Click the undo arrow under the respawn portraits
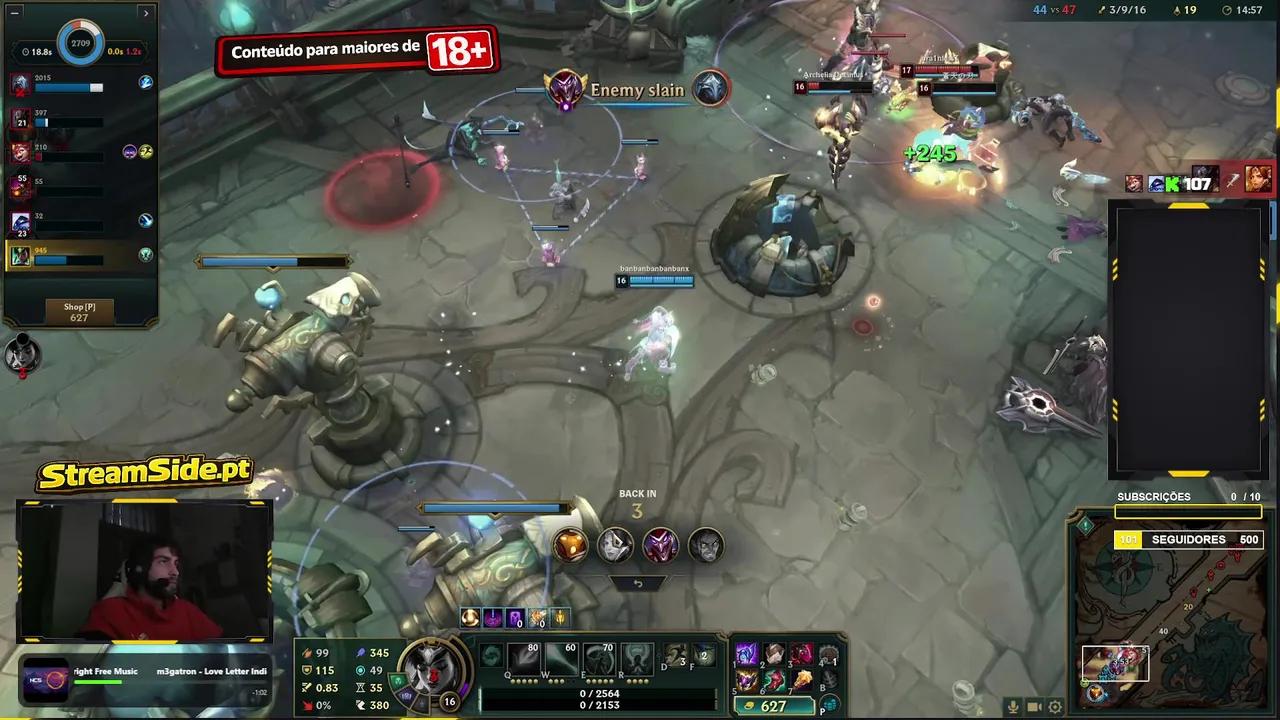This screenshot has width=1280, height=720. (x=638, y=583)
